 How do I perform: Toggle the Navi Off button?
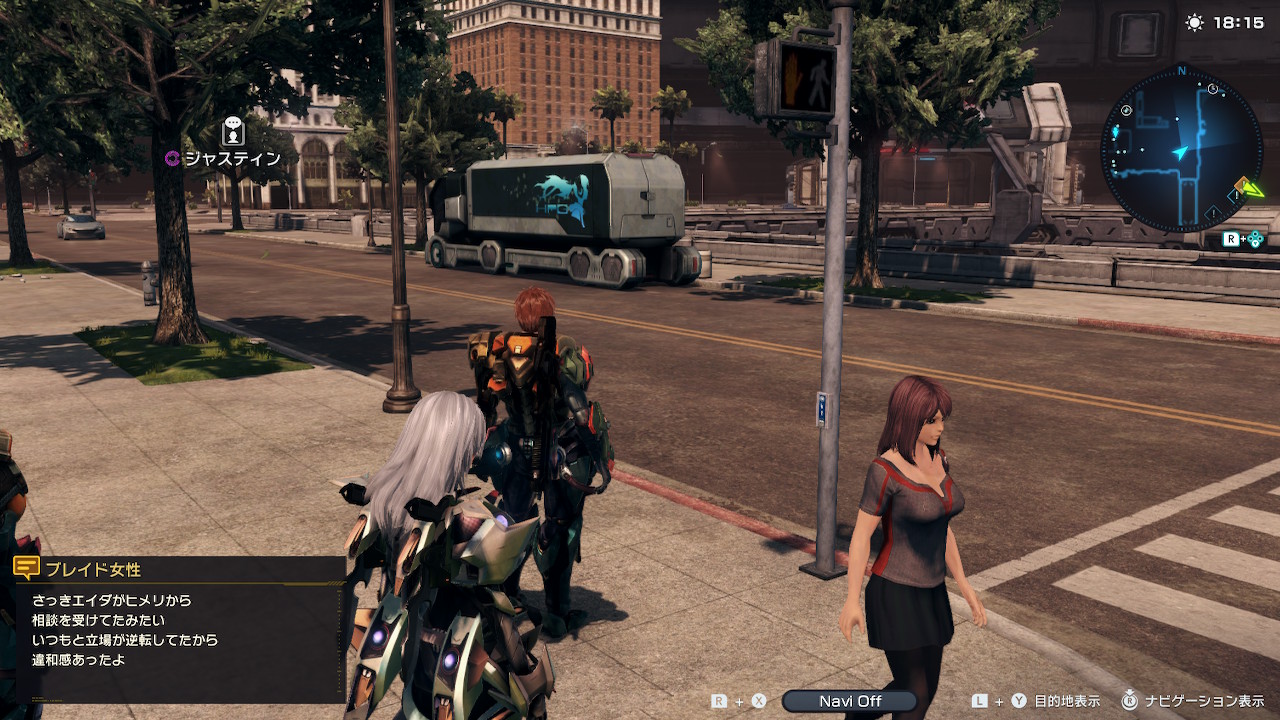pyautogui.click(x=849, y=701)
